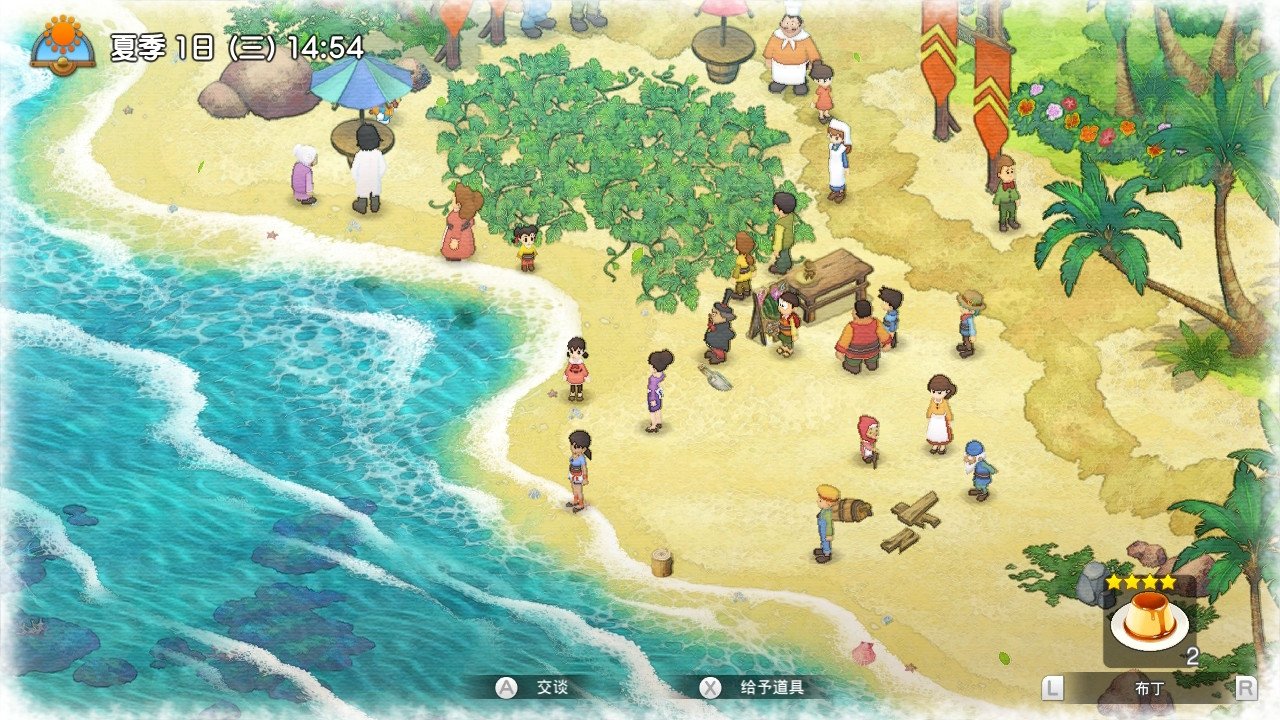Click the sunny weather icon
The image size is (1280, 720).
(x=63, y=42)
